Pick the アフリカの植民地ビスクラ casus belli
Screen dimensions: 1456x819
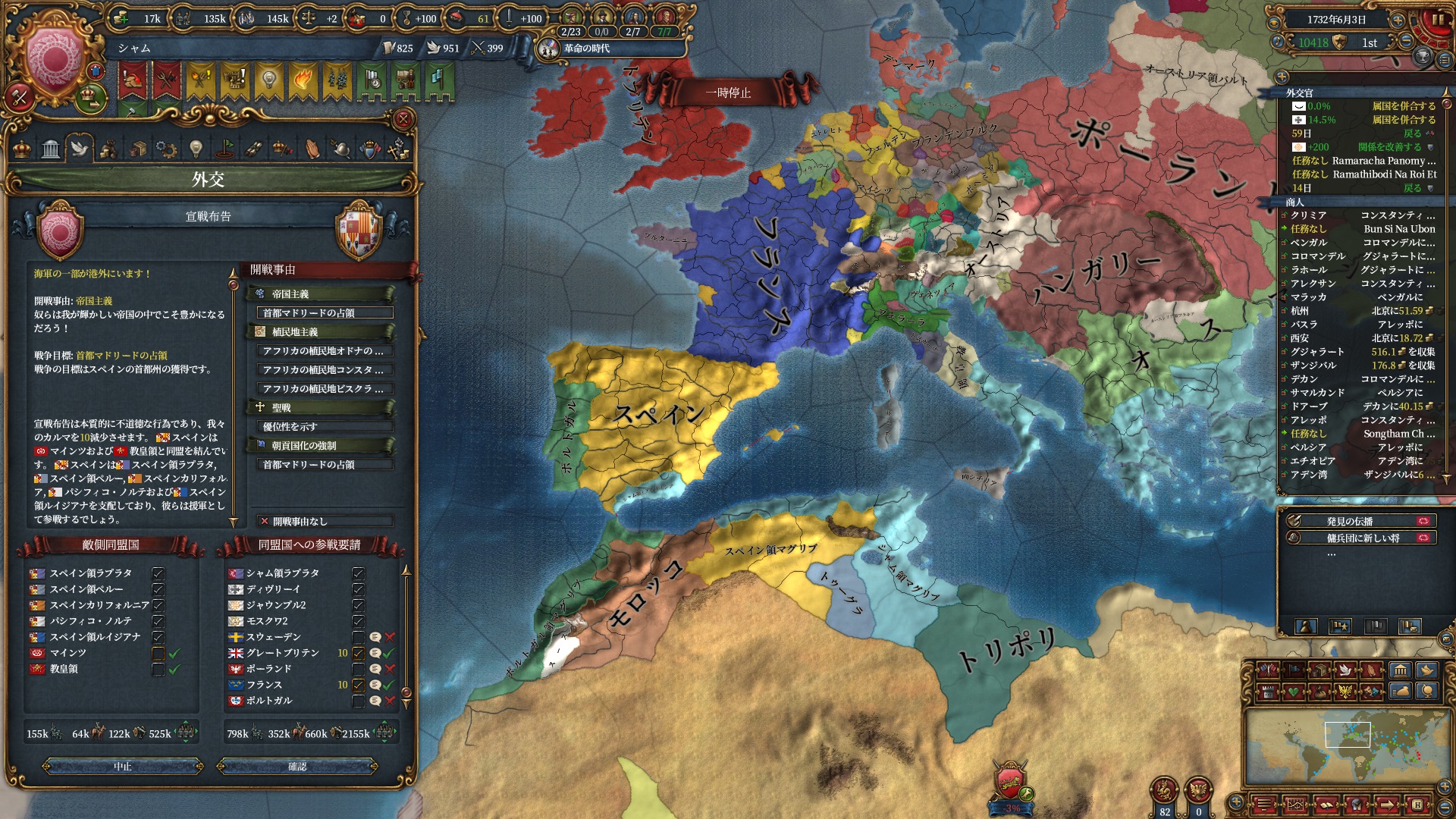click(x=325, y=389)
